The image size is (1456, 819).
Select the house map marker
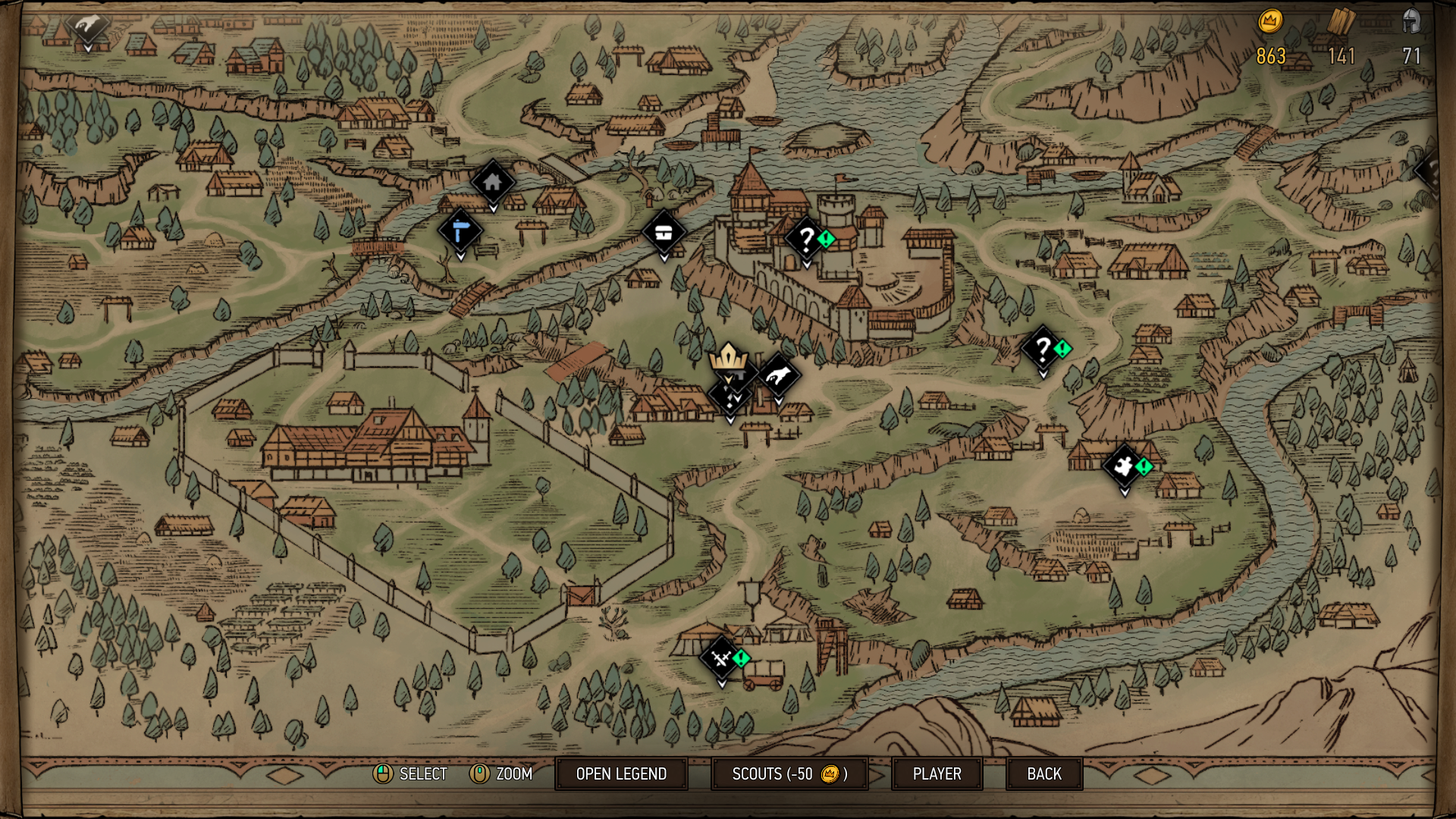coord(493,182)
